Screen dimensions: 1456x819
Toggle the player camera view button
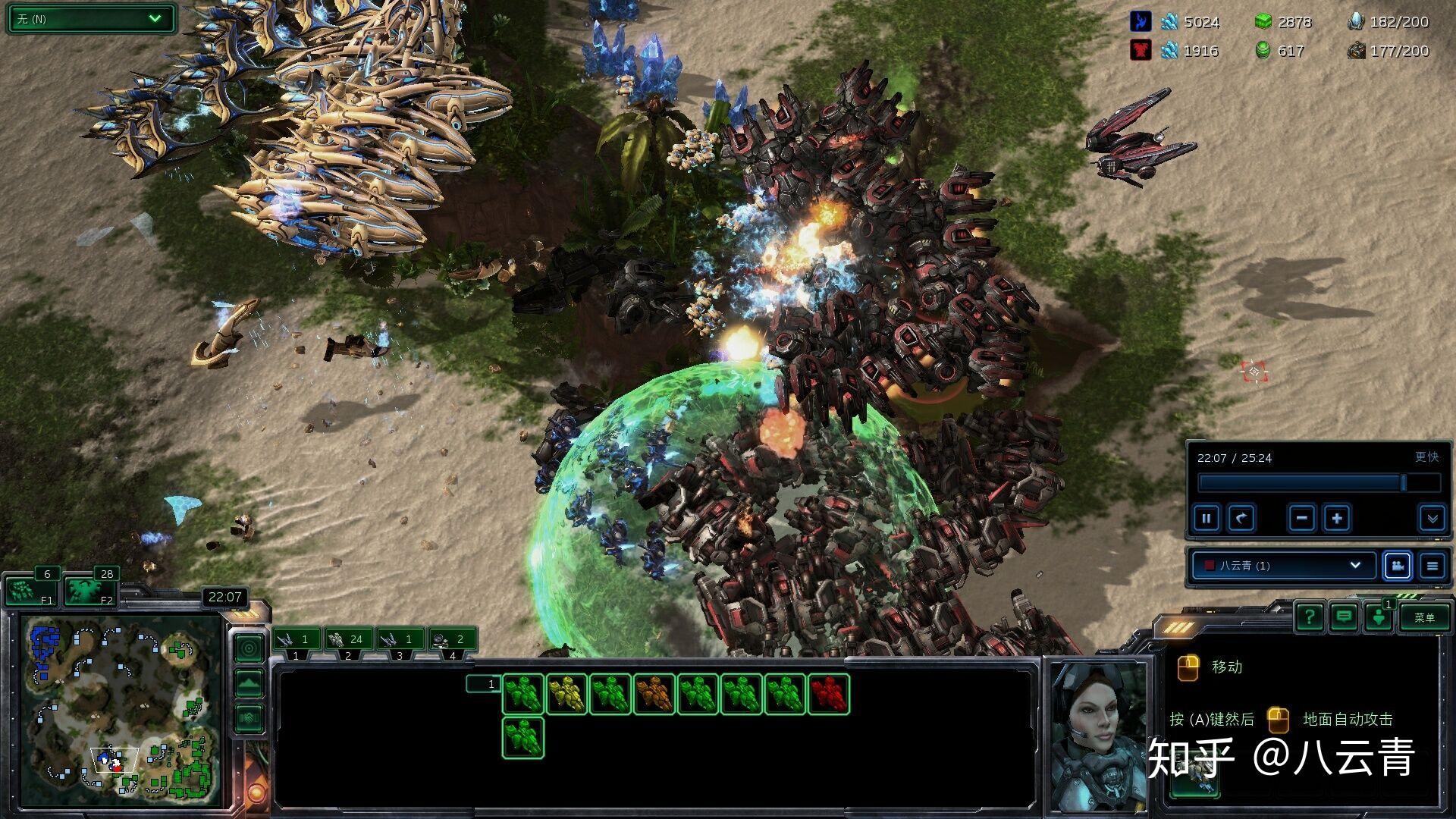point(1397,566)
